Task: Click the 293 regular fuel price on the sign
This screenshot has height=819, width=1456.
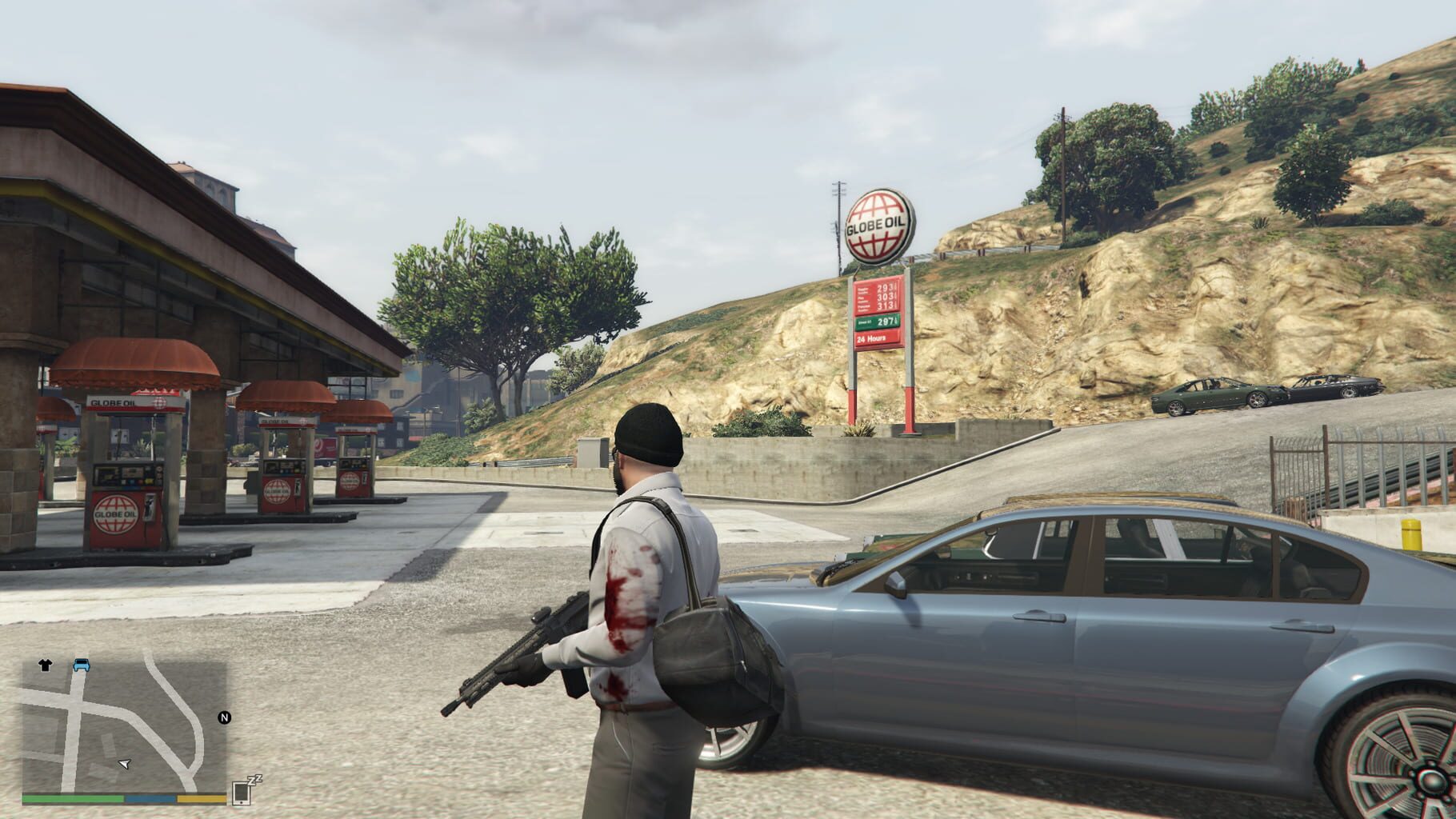Action: [885, 289]
